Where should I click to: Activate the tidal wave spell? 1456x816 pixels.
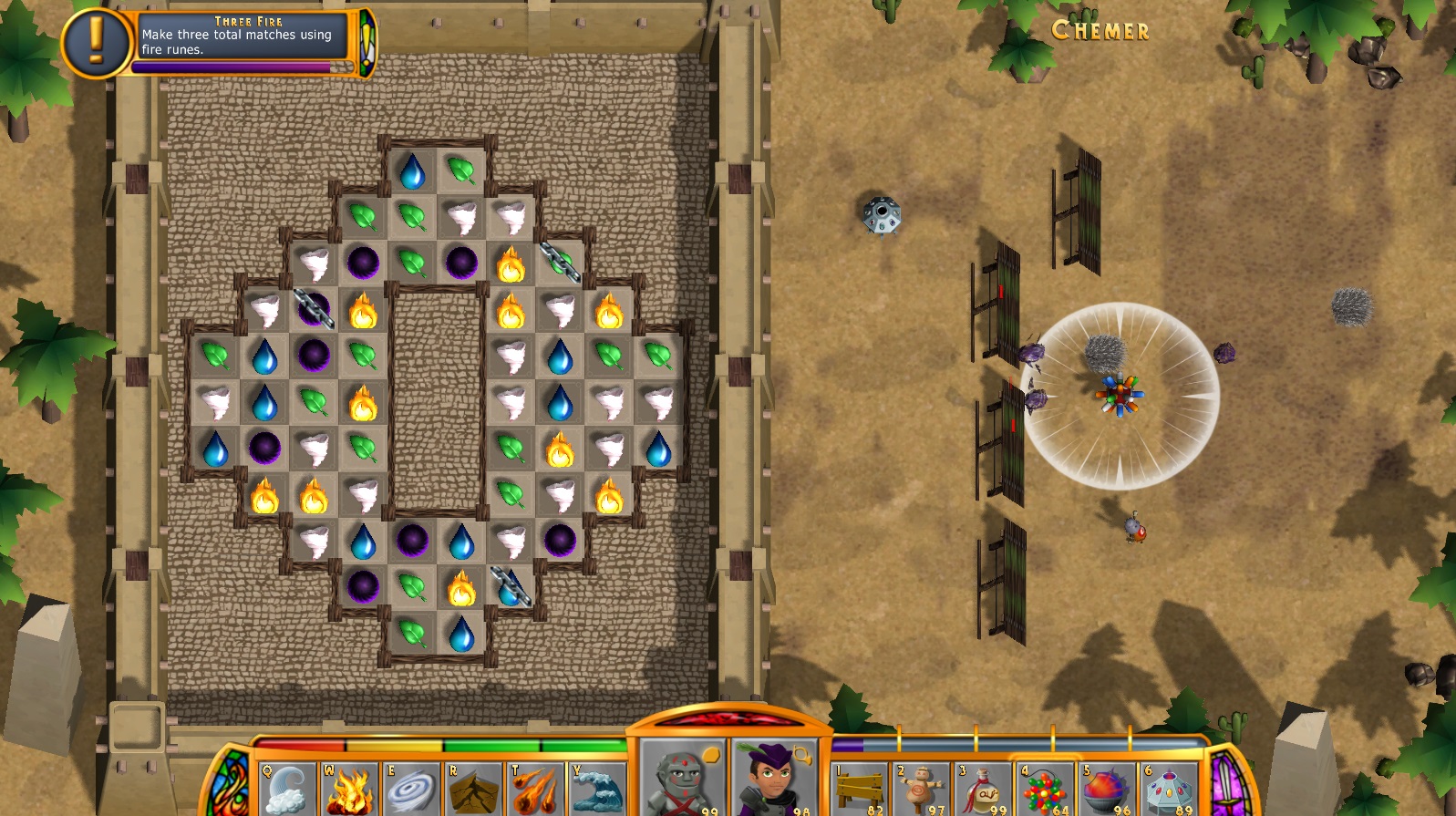[597, 790]
